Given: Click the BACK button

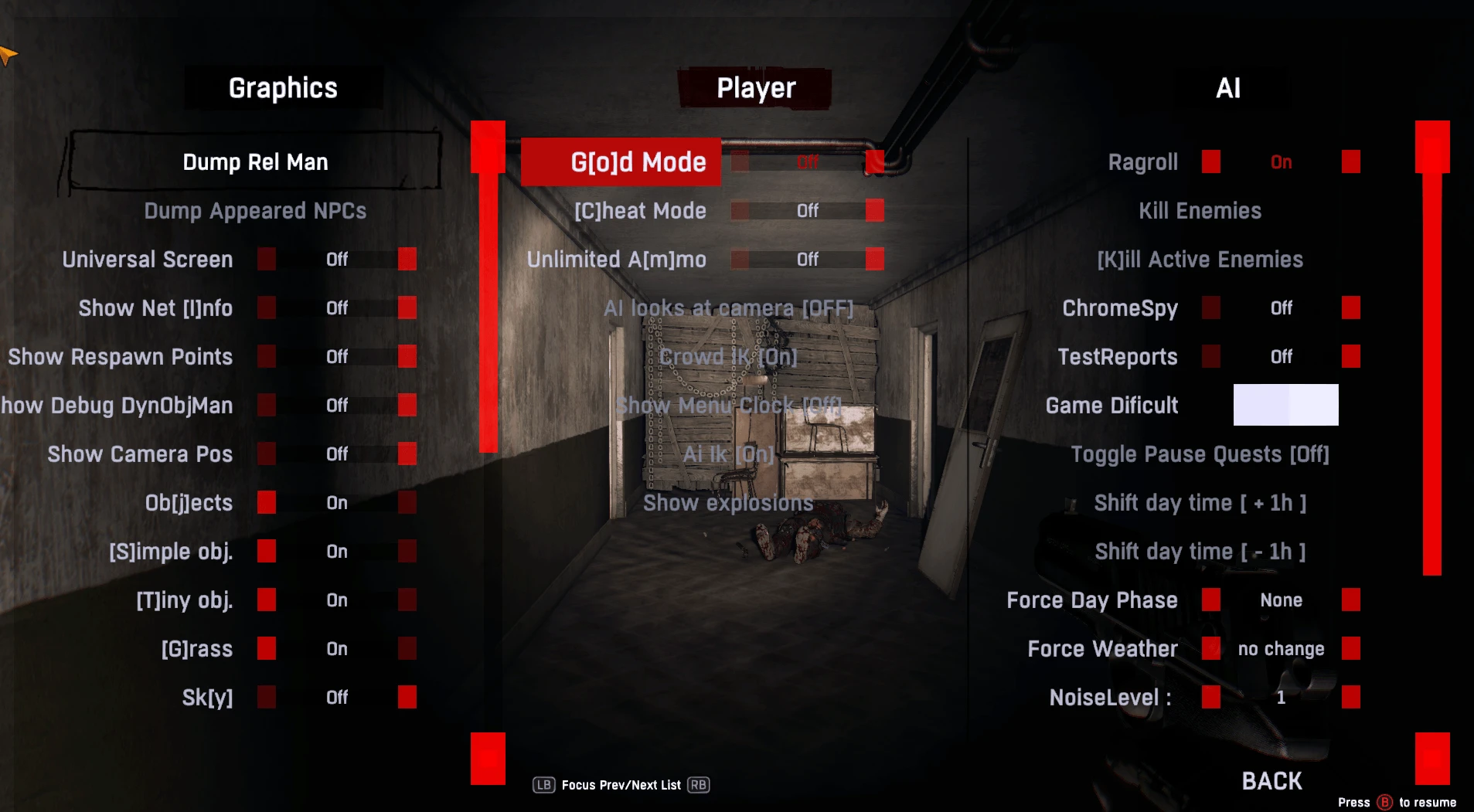Looking at the screenshot, I should click(x=1272, y=780).
